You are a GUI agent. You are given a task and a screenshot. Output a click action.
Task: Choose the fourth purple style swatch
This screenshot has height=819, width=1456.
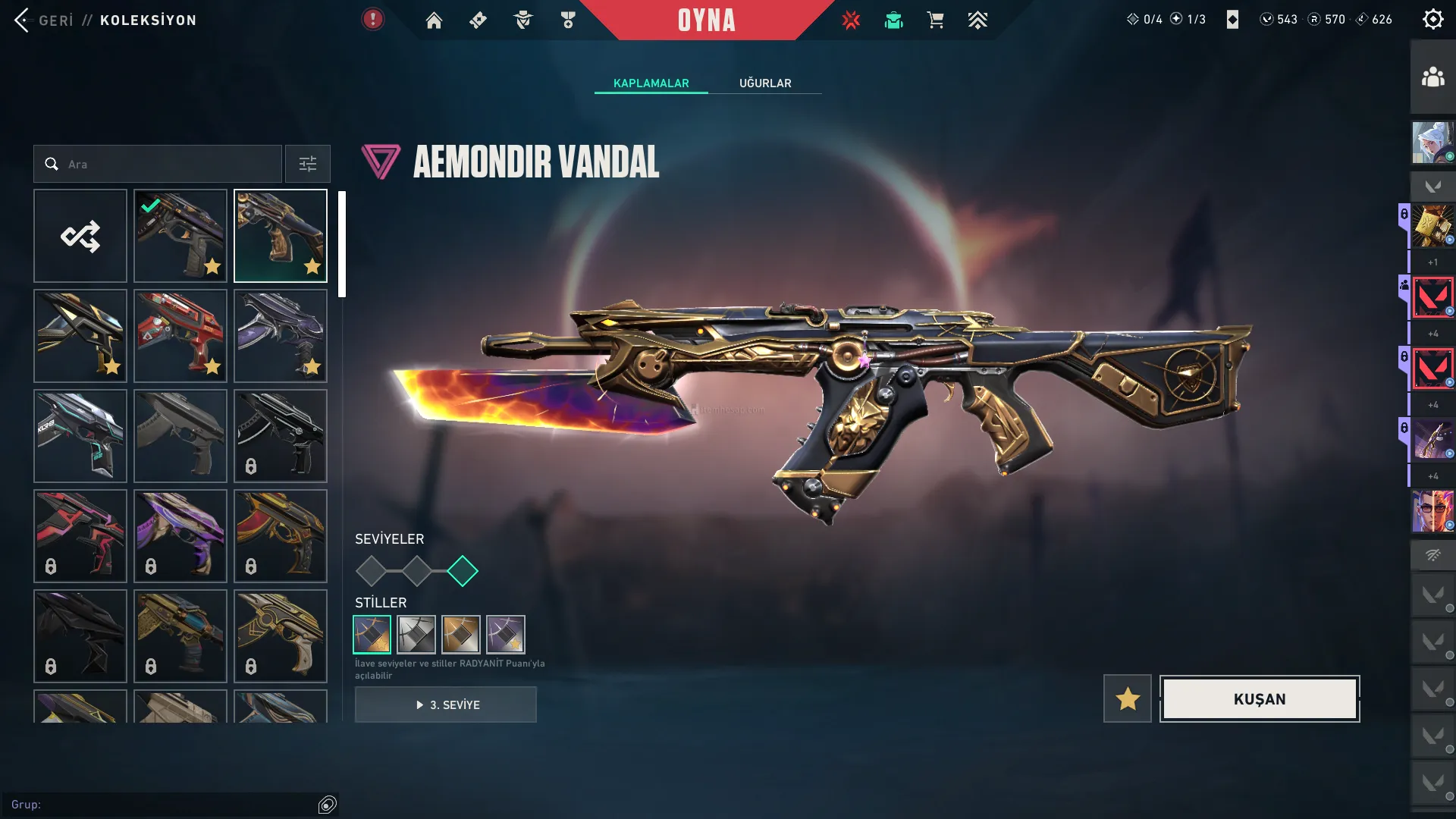coord(505,635)
